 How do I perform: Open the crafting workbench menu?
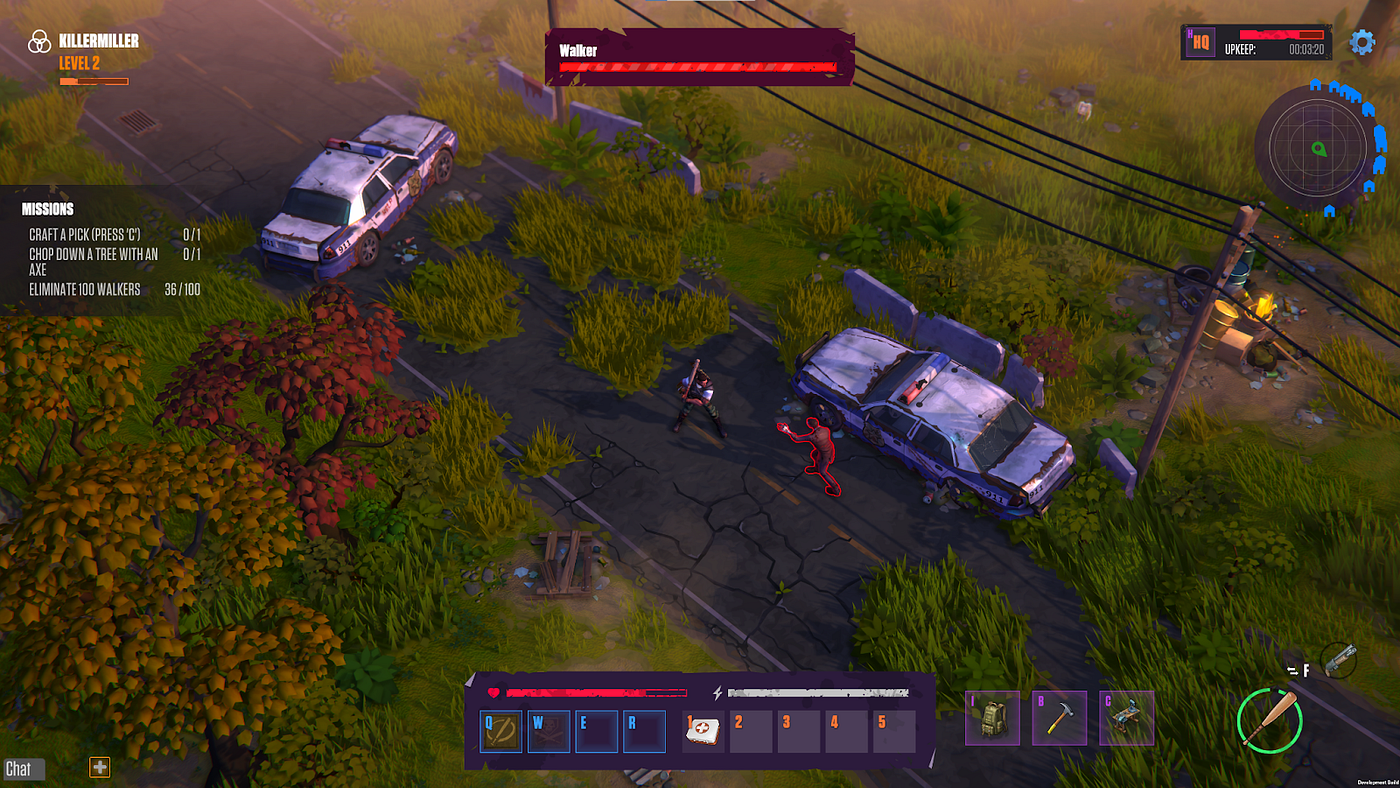(x=1127, y=718)
